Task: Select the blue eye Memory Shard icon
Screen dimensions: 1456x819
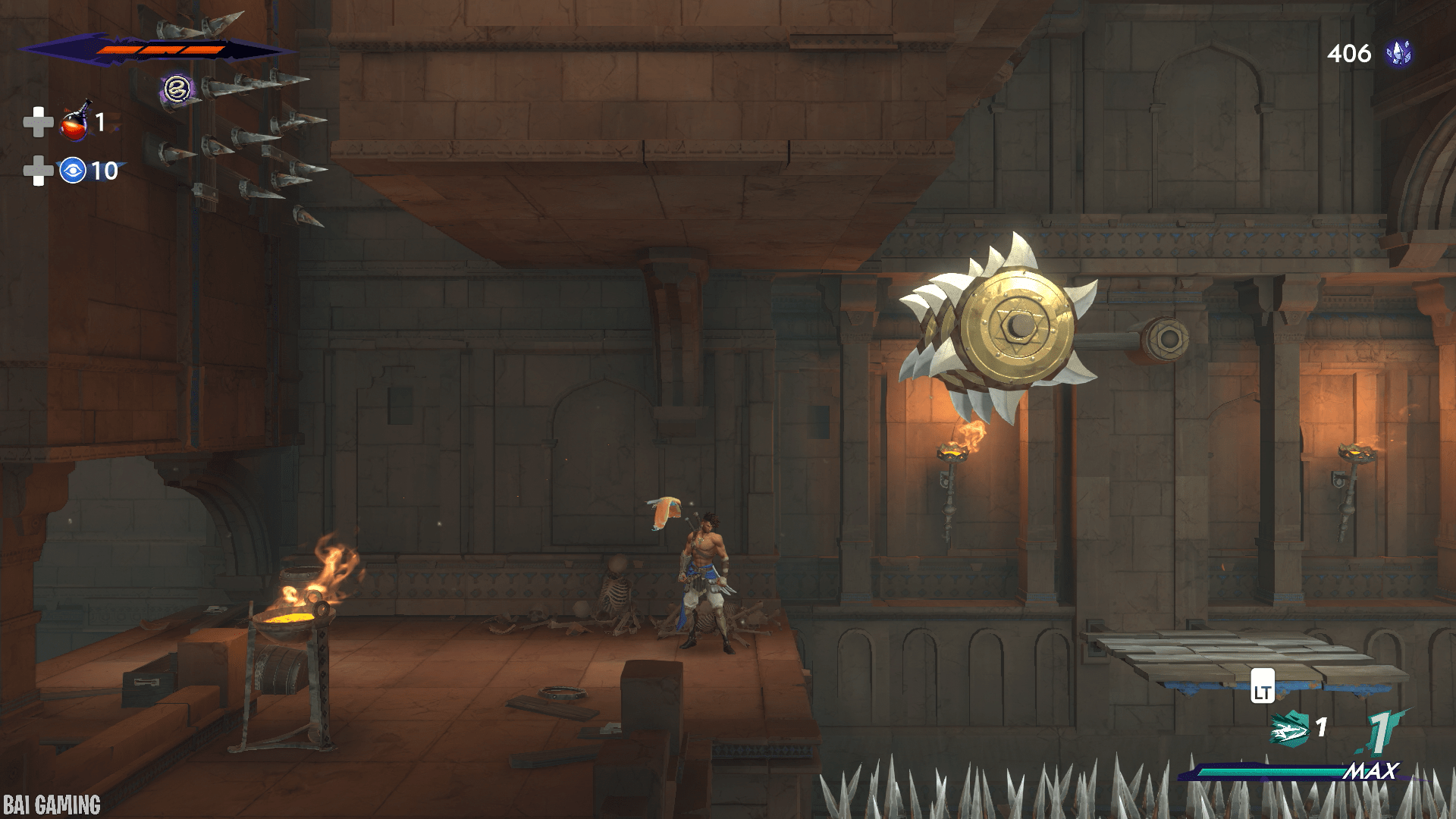Action: pos(73,171)
